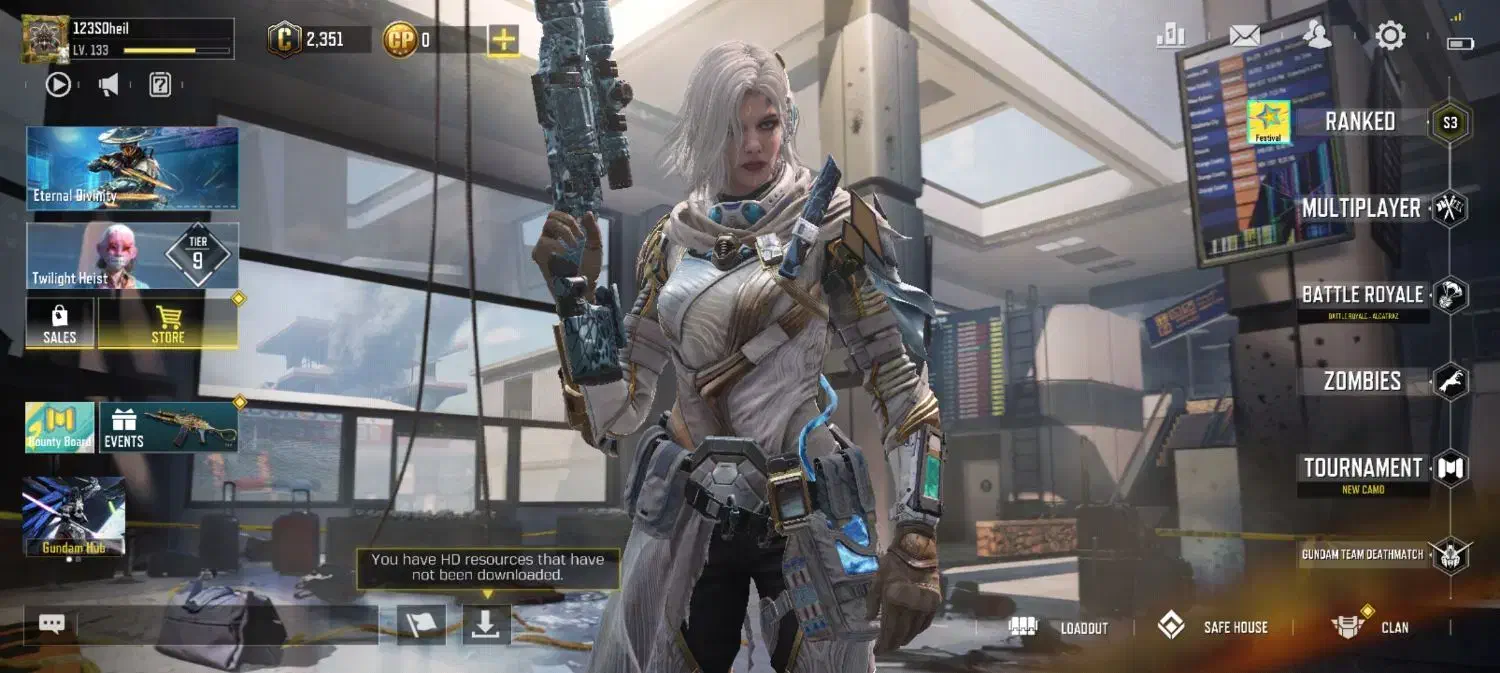Open the 123S0heil player profile
Image resolution: width=1500 pixels, height=673 pixels.
128,39
